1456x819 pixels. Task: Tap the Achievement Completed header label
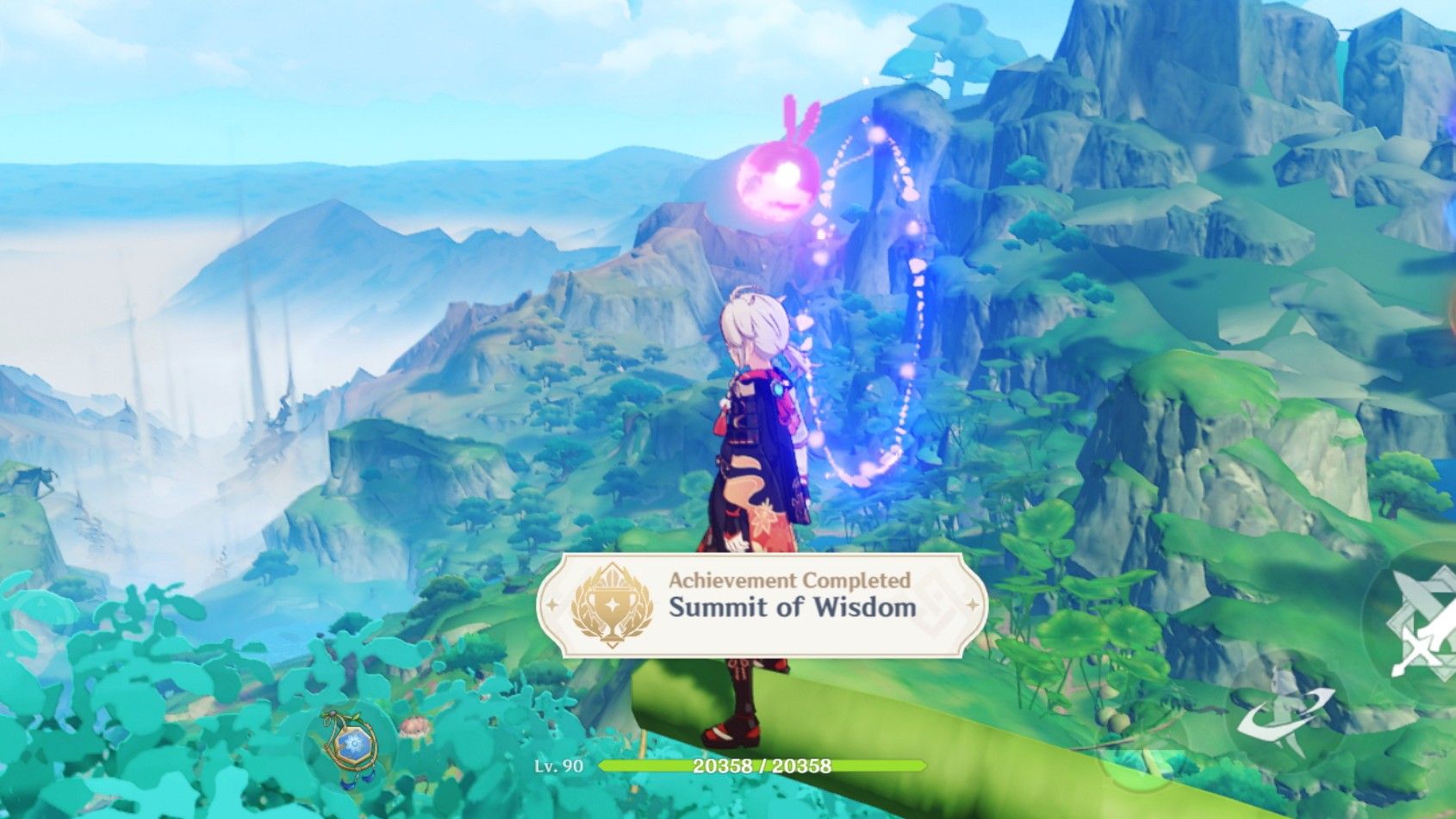(788, 580)
